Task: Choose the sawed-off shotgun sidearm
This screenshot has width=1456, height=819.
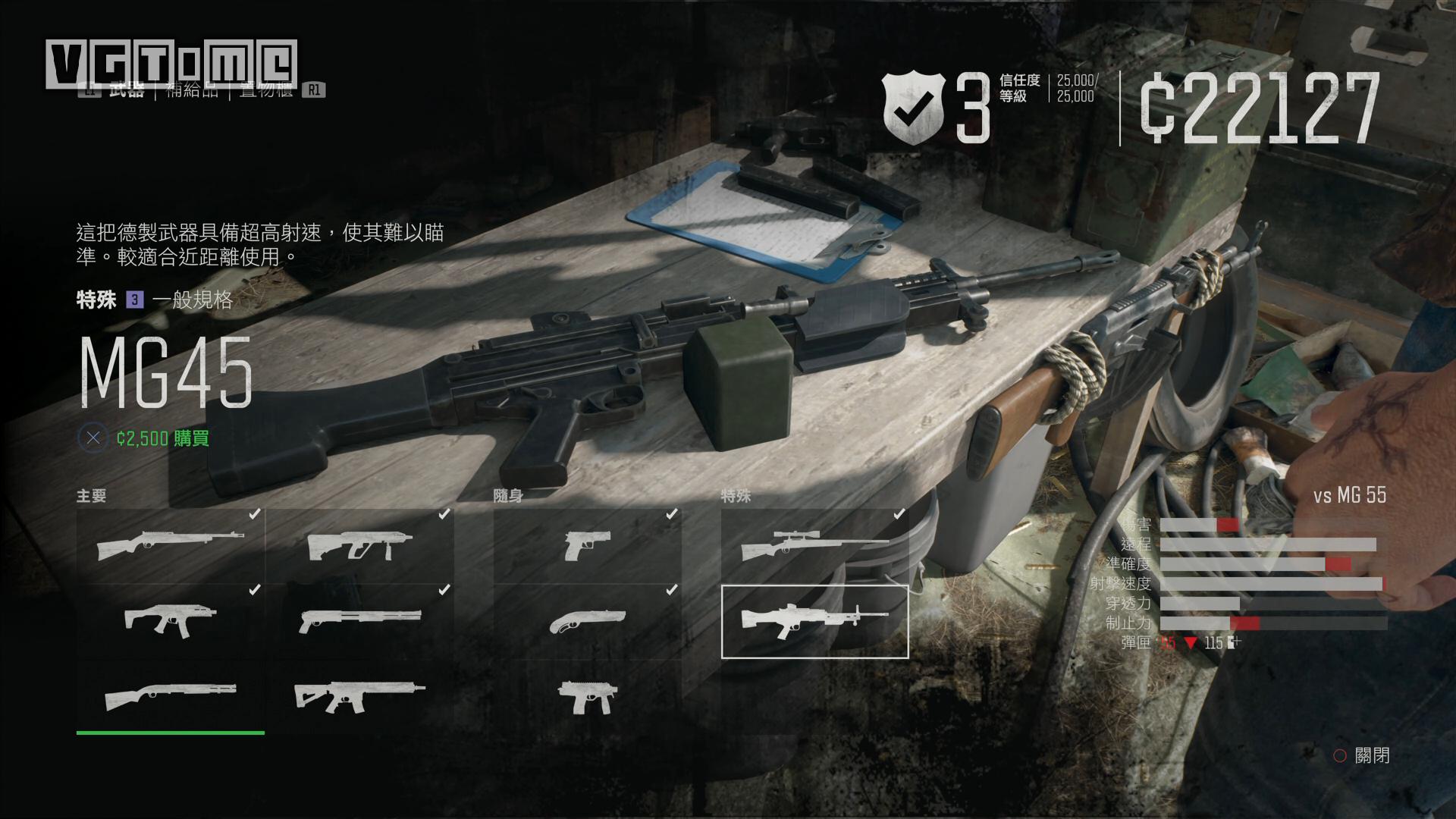Action: (587, 620)
